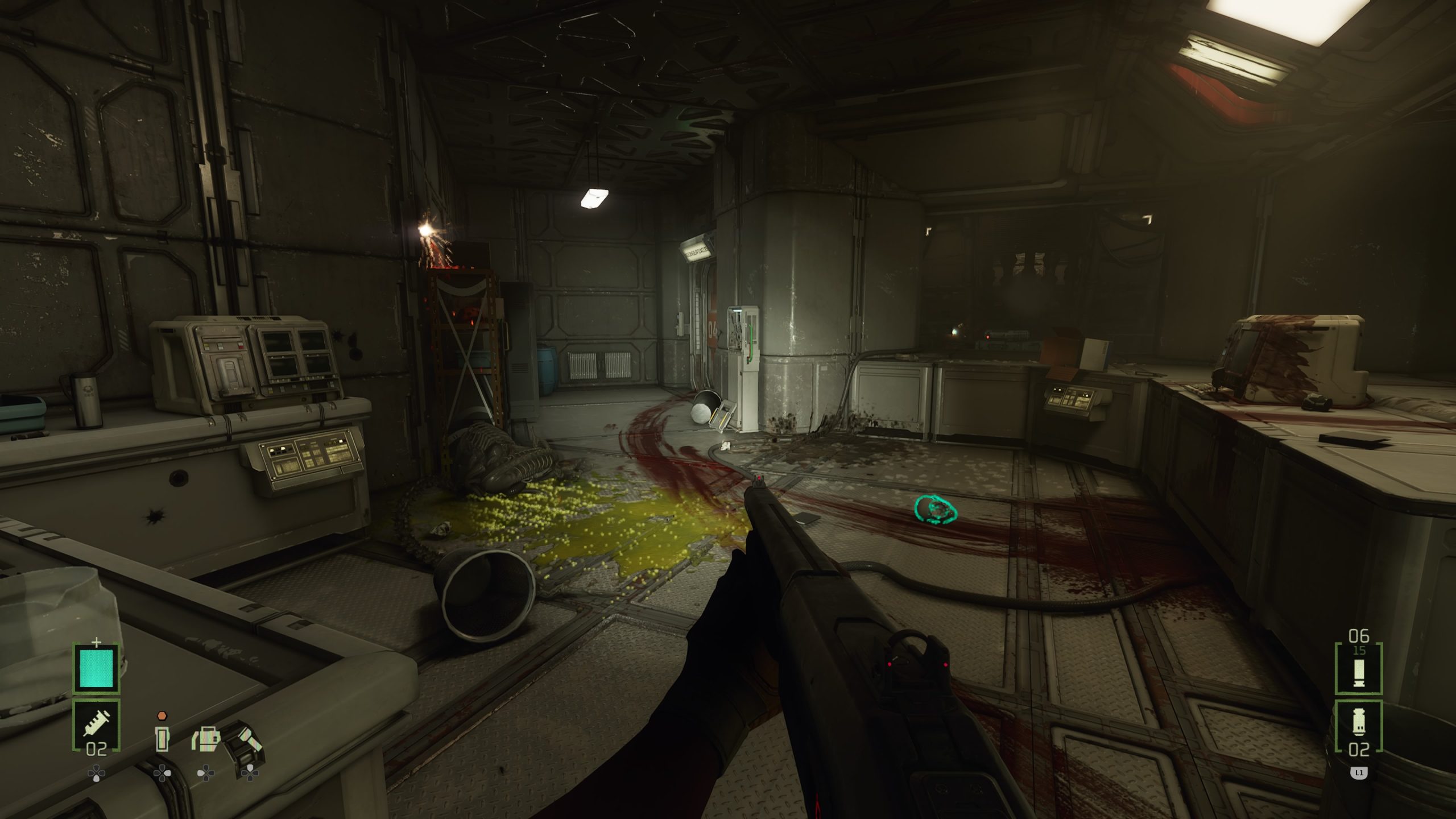Click the 15 reserve shell count label

[1359, 651]
